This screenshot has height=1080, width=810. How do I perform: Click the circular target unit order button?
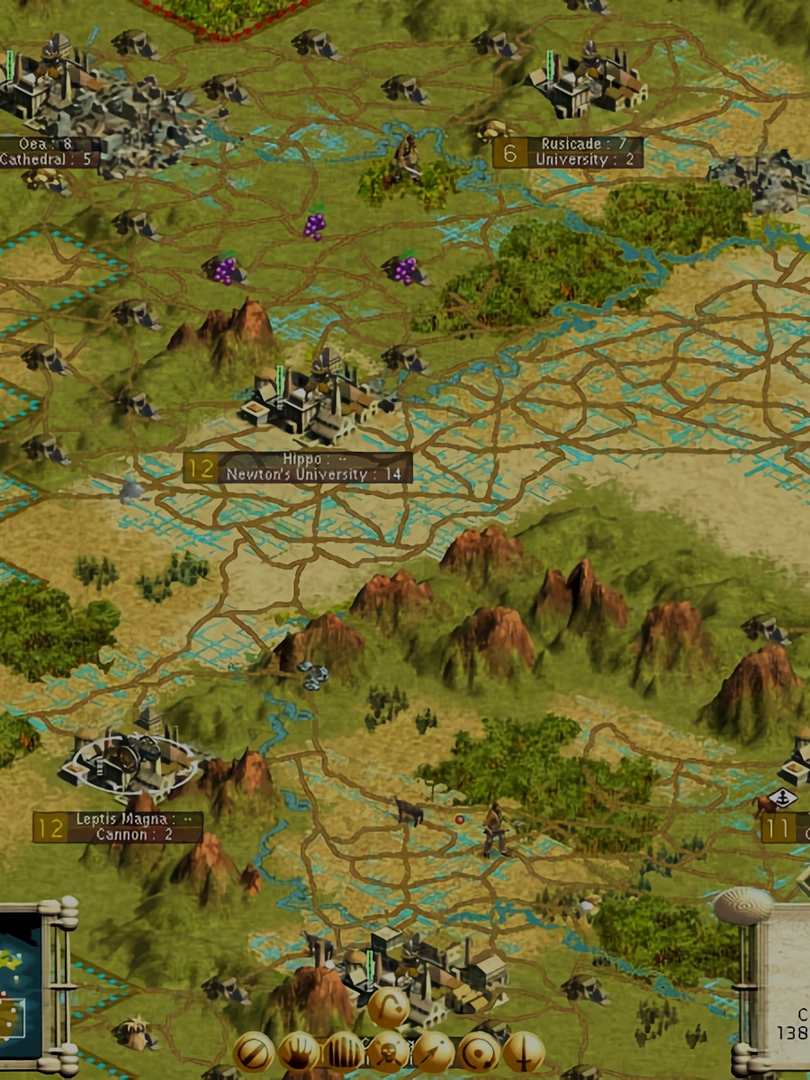(478, 1052)
